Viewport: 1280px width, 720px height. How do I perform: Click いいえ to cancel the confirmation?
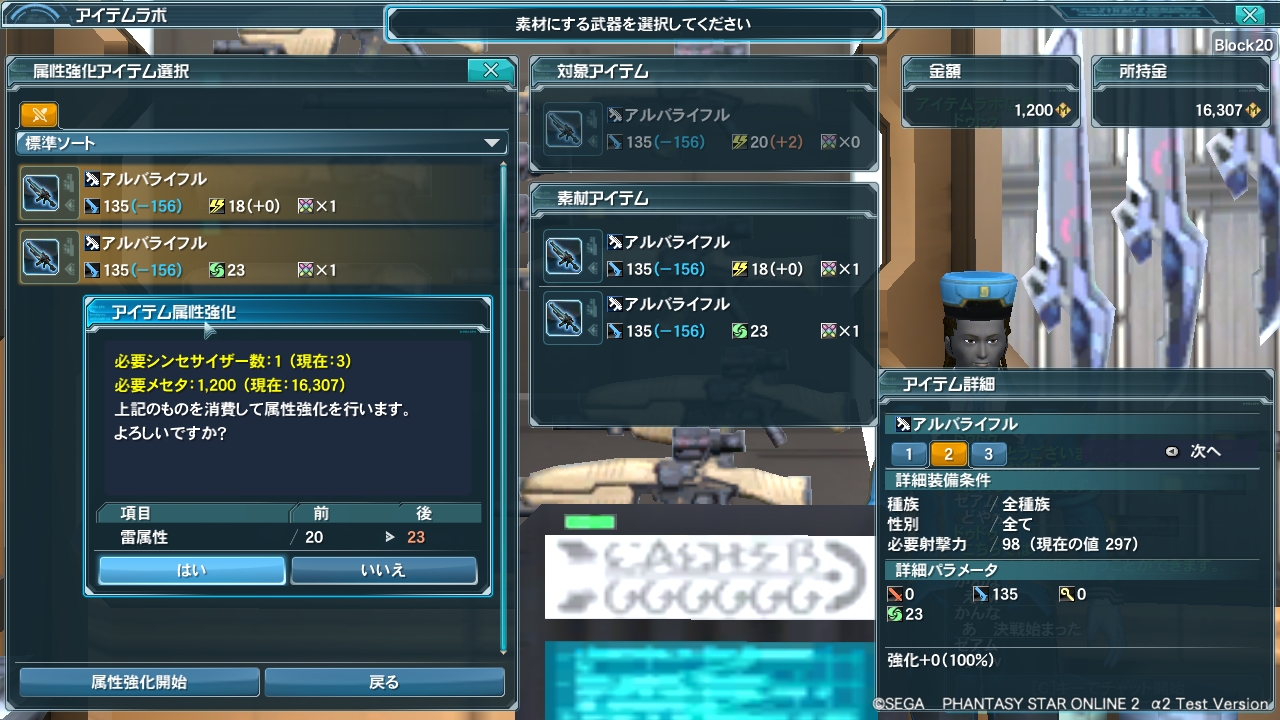(x=384, y=569)
